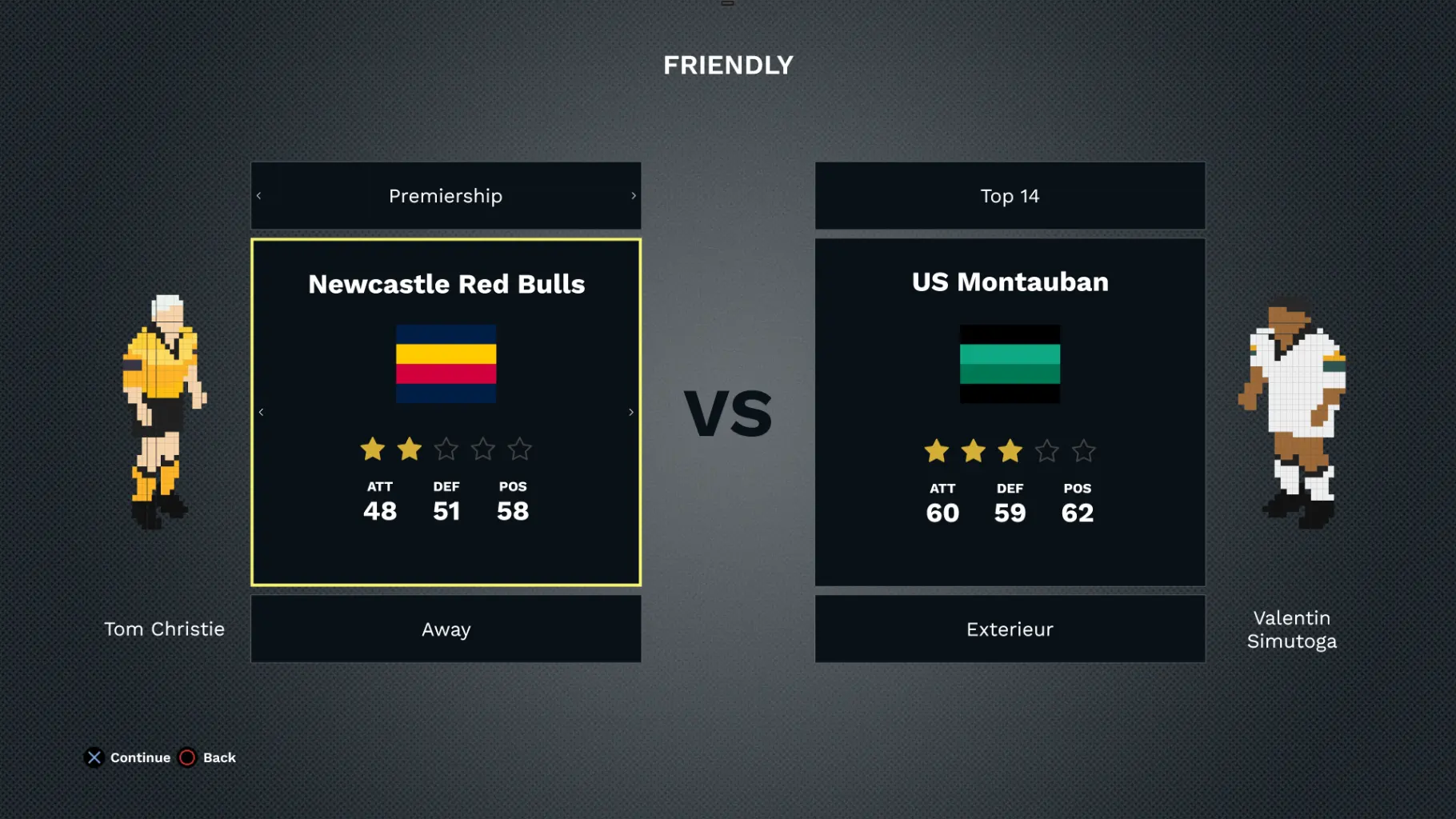Click the FRIENDLY heading
Screen dimensions: 1456x819
coord(727,64)
